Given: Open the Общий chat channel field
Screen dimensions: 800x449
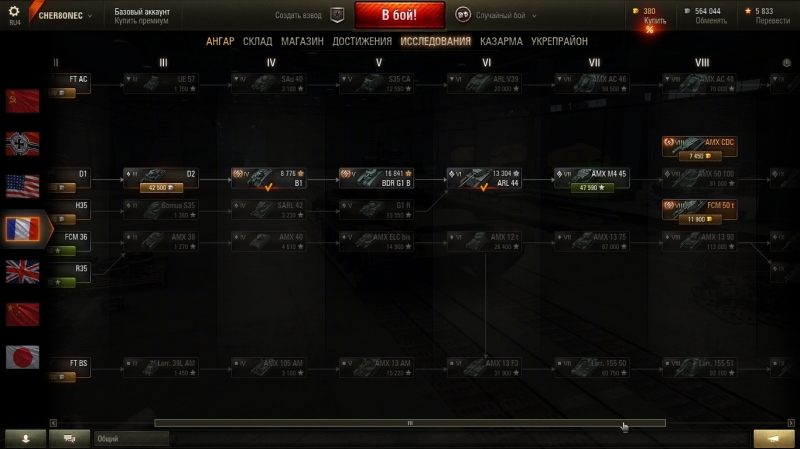Looking at the screenshot, I should 130,438.
